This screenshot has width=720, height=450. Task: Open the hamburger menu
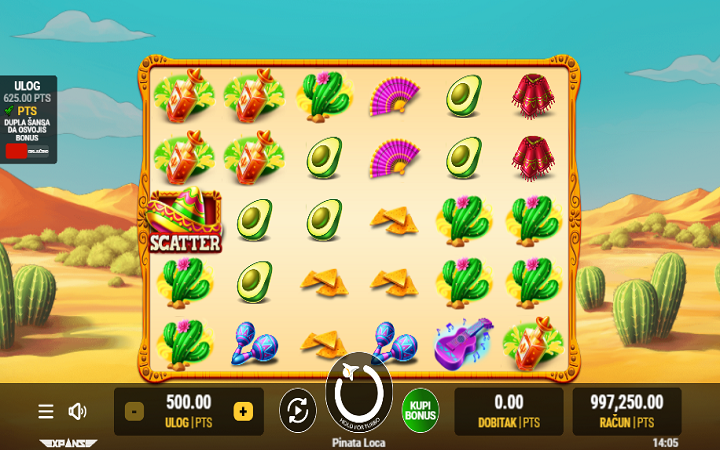click(x=46, y=412)
